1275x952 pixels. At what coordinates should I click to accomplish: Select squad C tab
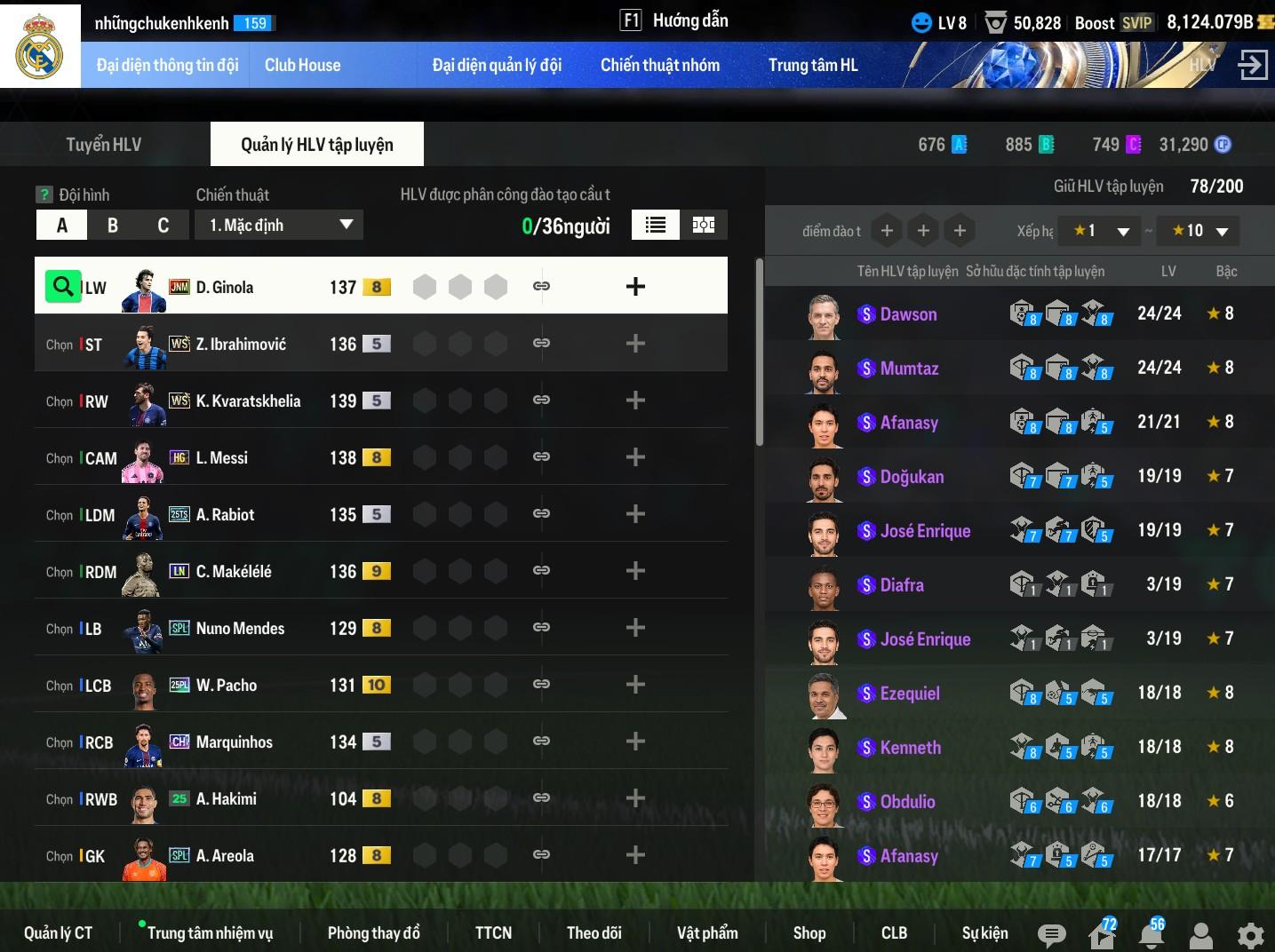[x=163, y=226]
